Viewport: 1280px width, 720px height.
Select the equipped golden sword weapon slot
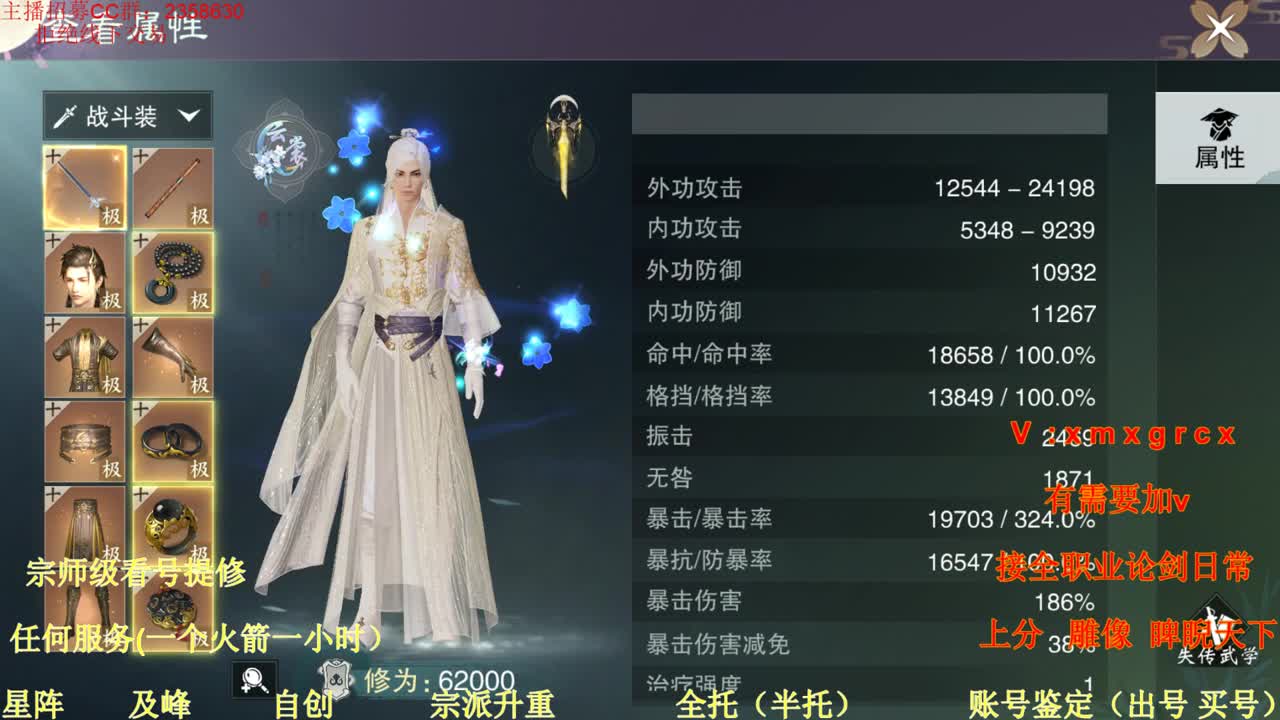coord(85,185)
